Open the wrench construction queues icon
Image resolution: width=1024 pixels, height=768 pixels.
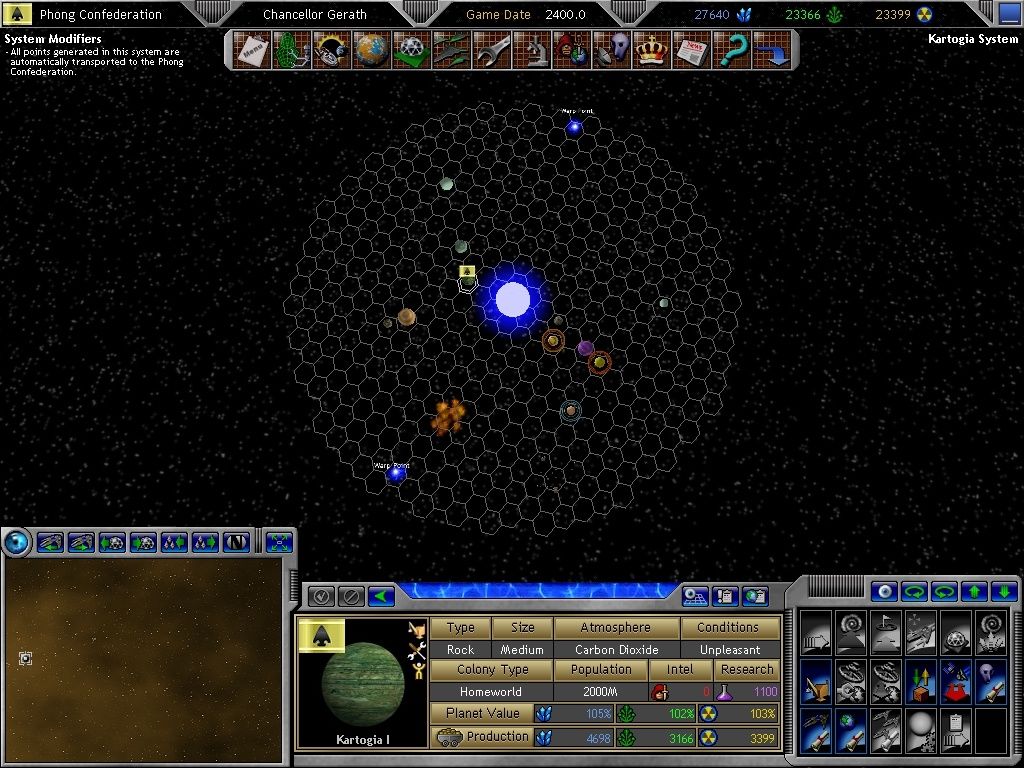point(492,49)
